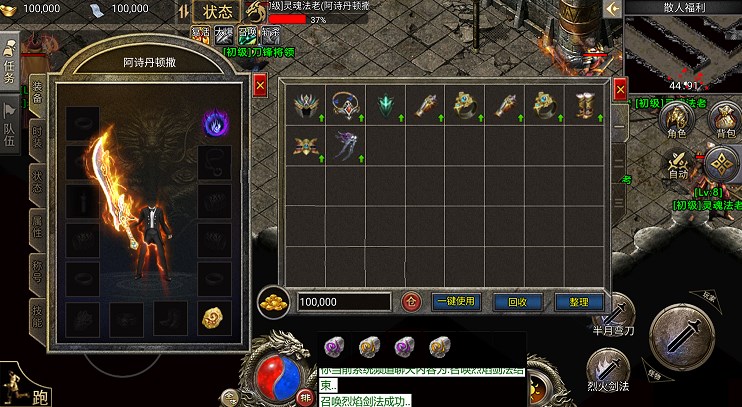
Task: Close the character equipment panel
Action: click(x=260, y=86)
